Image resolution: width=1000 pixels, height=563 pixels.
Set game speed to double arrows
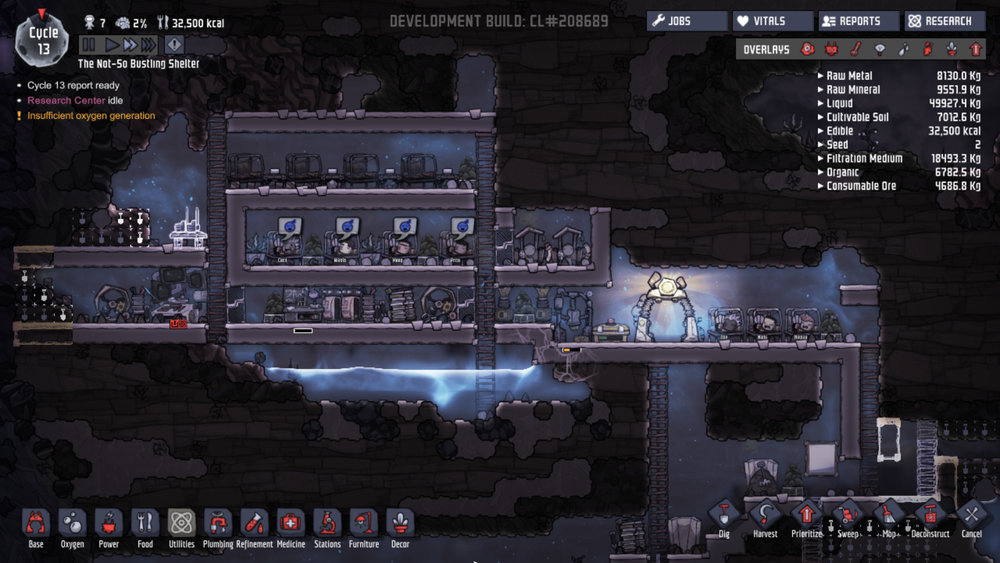[129, 44]
